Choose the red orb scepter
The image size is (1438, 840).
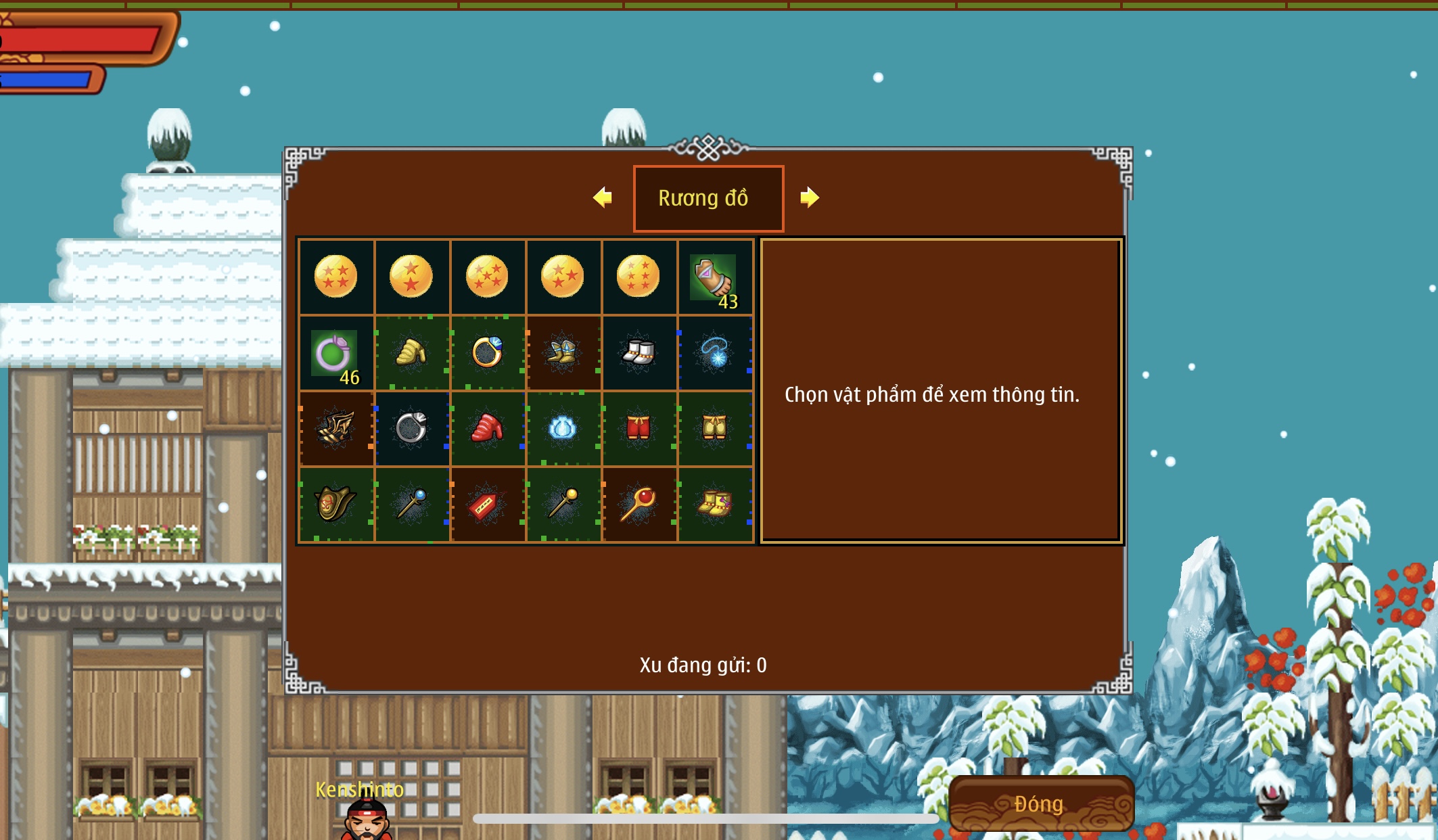point(638,505)
